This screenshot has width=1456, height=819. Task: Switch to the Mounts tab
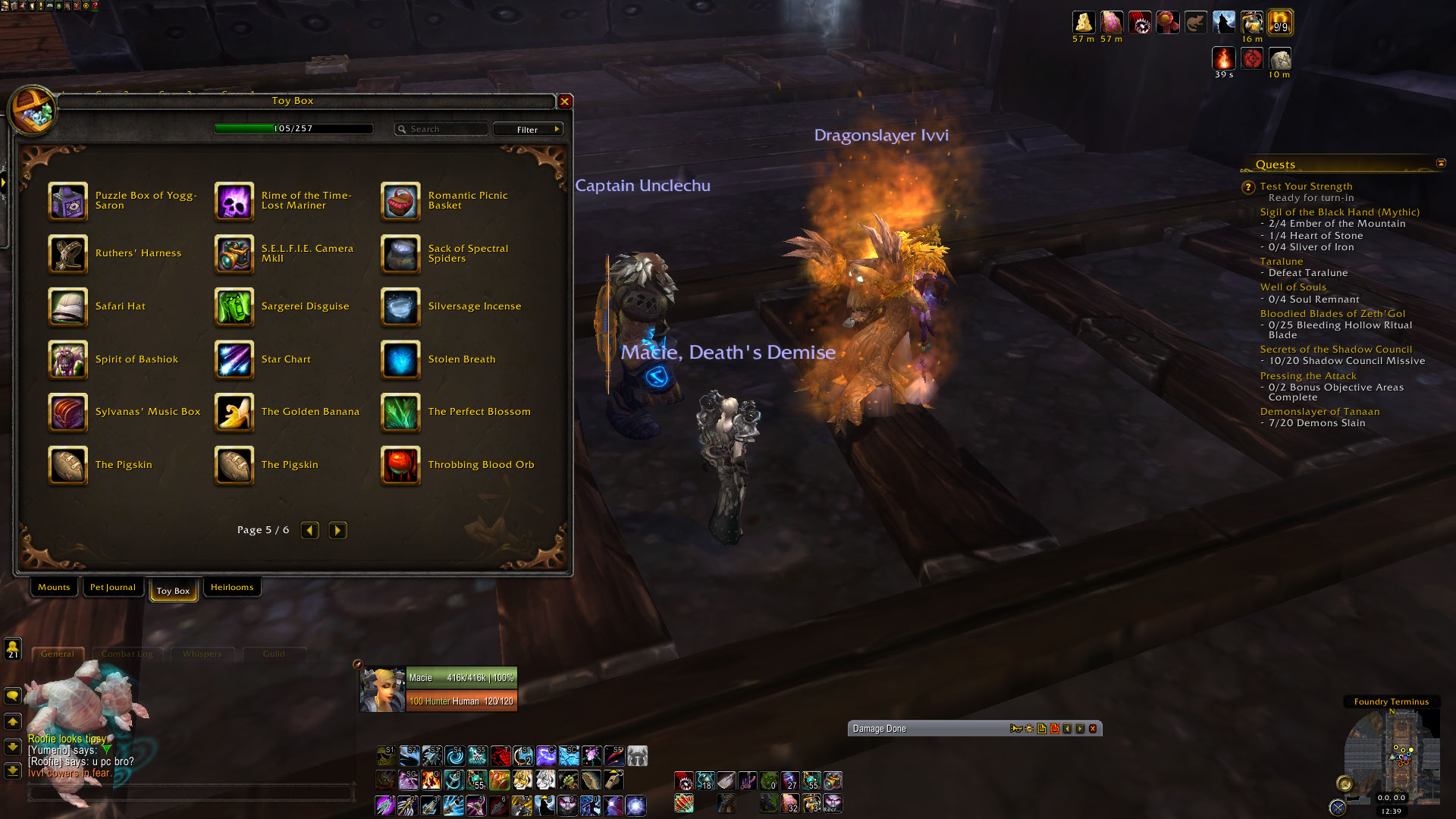(54, 588)
